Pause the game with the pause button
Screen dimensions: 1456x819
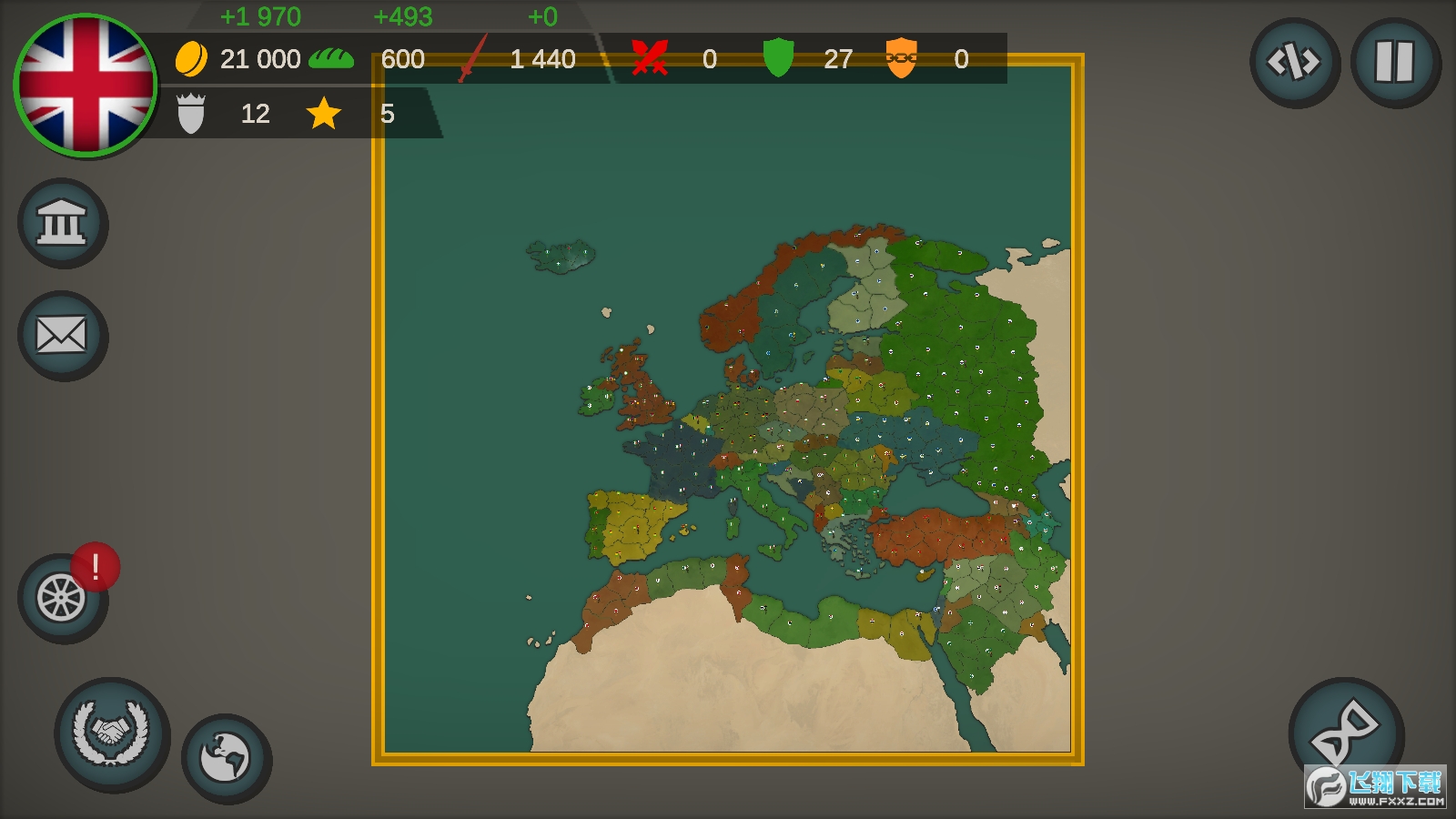1394,62
